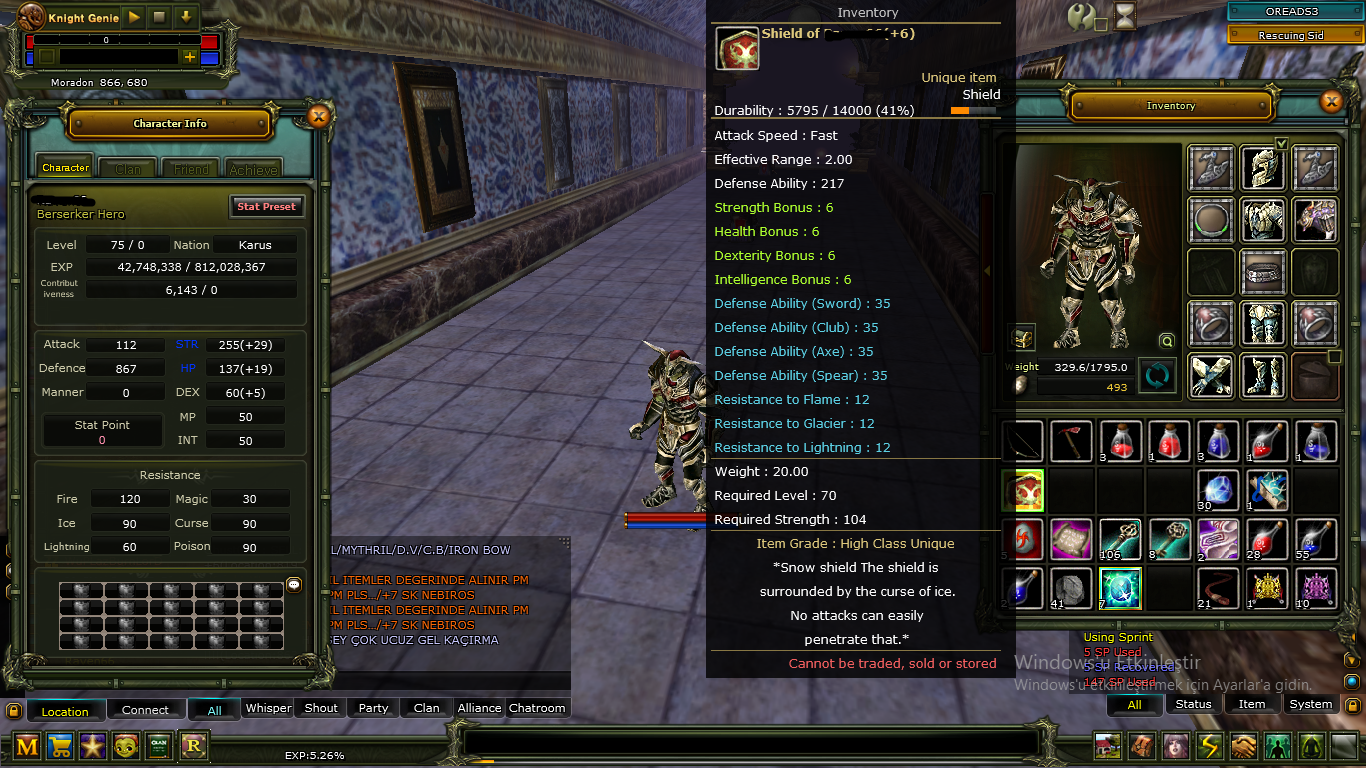The image size is (1366, 768).
Task: Click the star icon in the bottom-left toolbar
Action: tap(92, 746)
